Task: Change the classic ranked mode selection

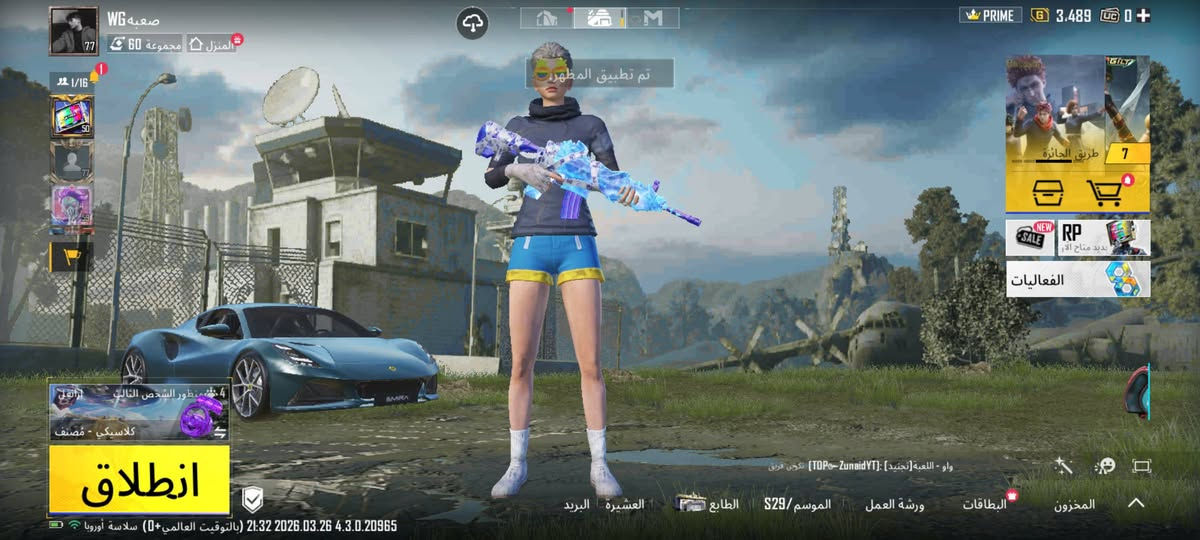Action: pos(140,412)
